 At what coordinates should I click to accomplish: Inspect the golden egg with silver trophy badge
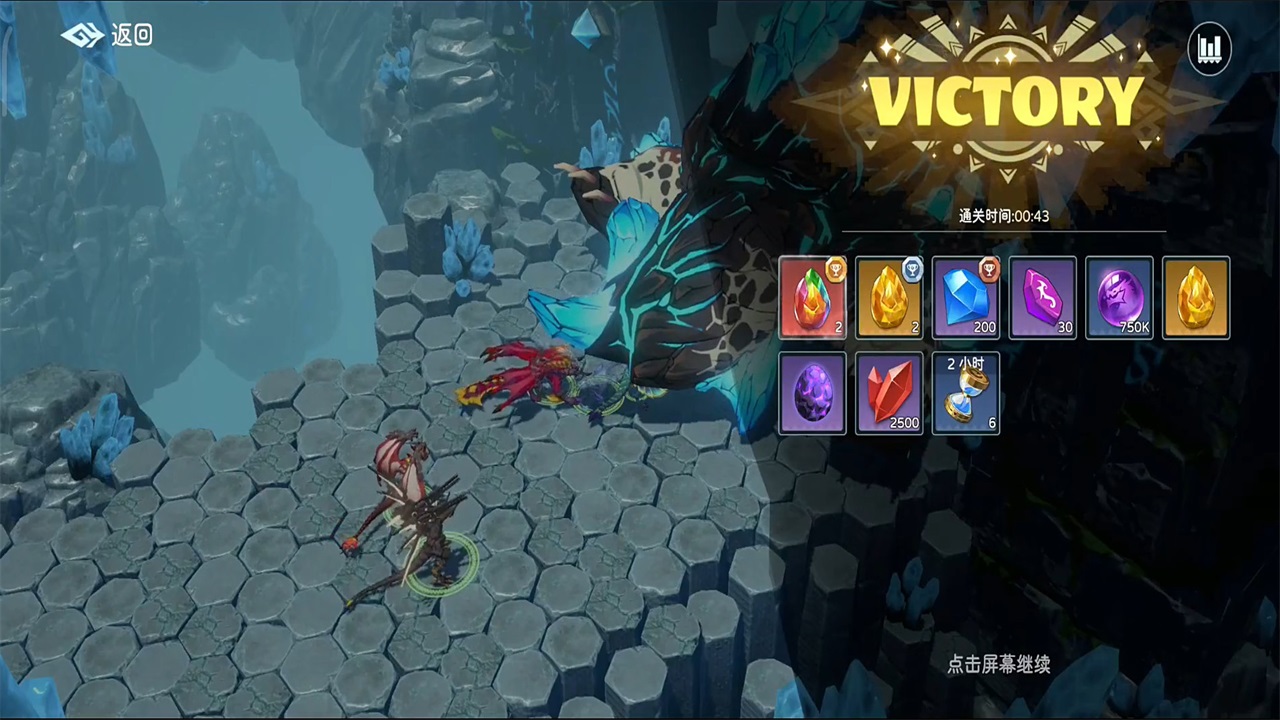click(x=890, y=297)
